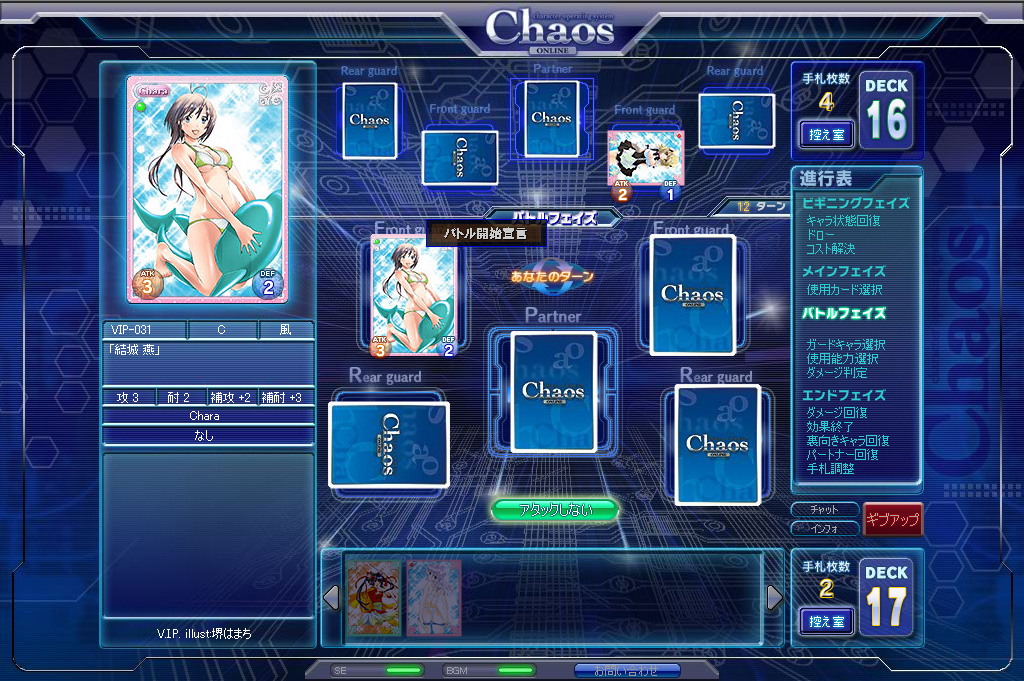Click the green アタックしない button

(x=555, y=510)
